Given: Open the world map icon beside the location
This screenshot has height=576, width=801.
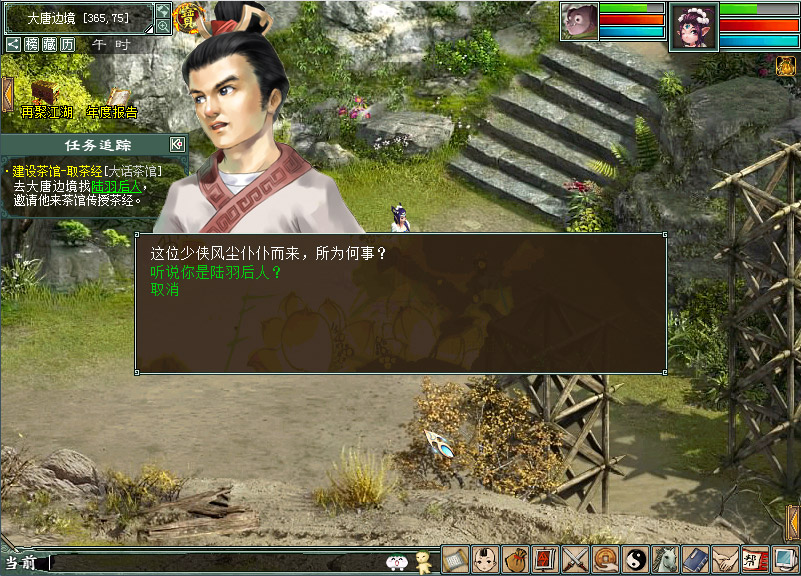Looking at the screenshot, I should point(163,11).
